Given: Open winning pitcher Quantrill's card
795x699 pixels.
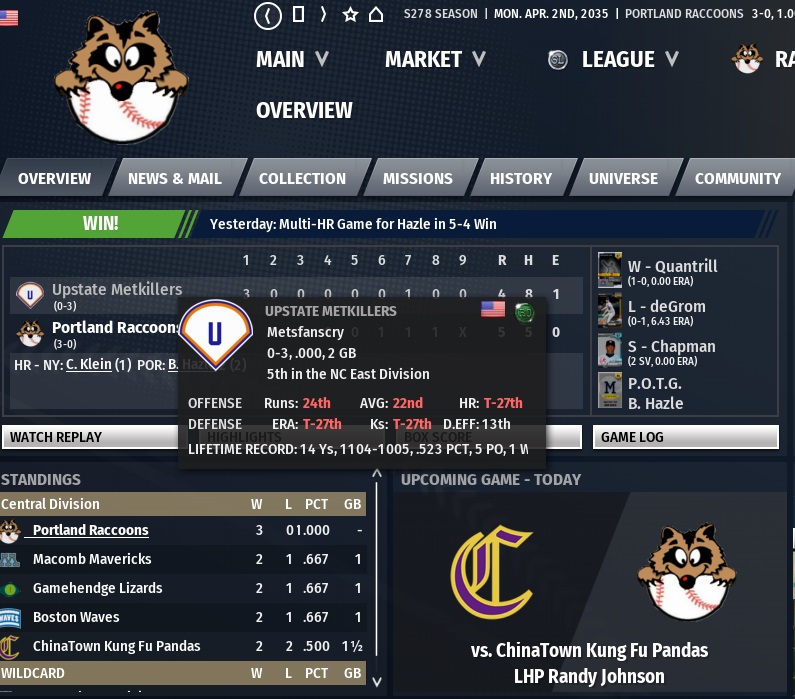Looking at the screenshot, I should pyautogui.click(x=609, y=270).
